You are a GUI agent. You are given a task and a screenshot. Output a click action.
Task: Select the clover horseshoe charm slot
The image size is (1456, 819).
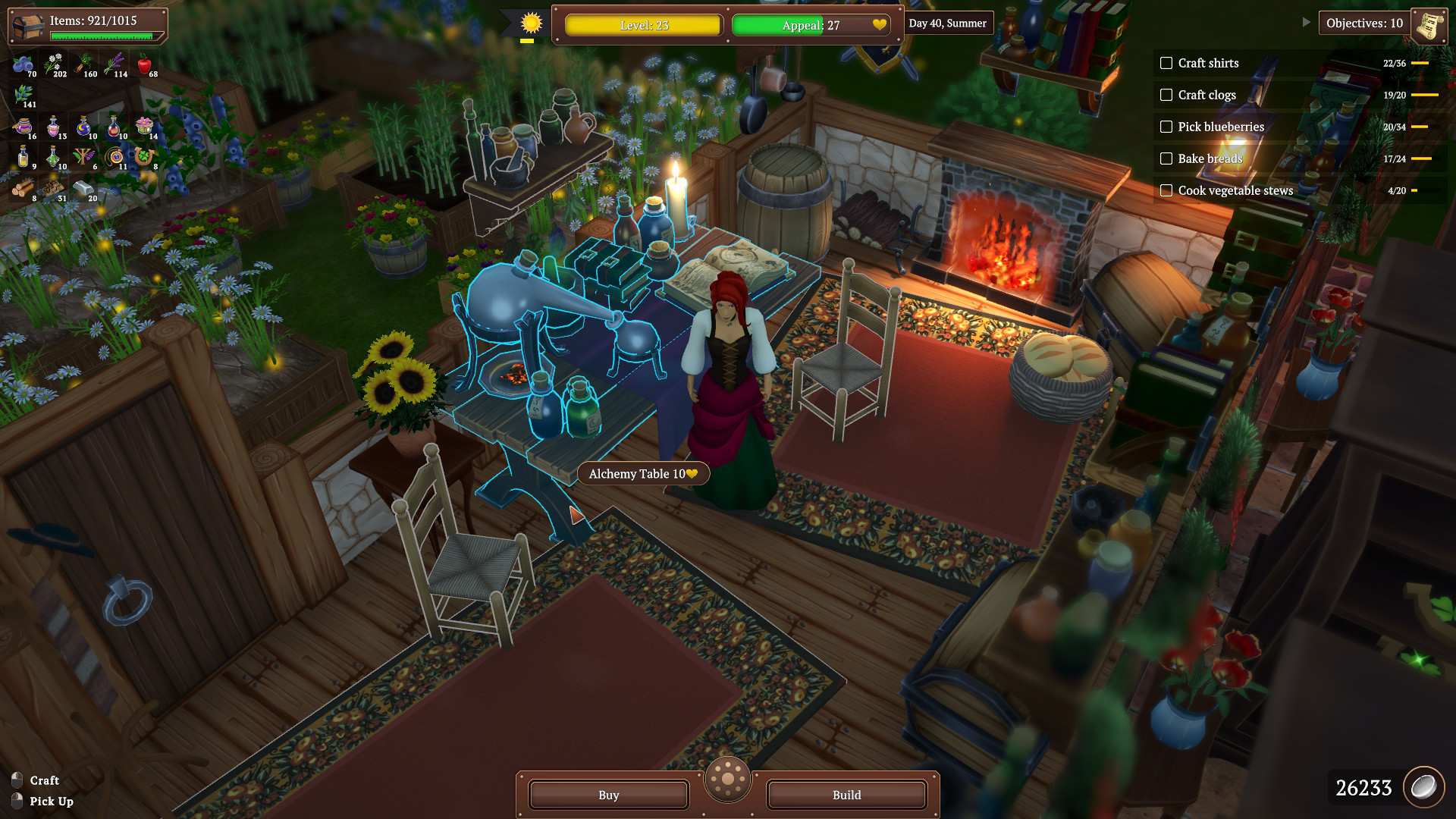[144, 158]
